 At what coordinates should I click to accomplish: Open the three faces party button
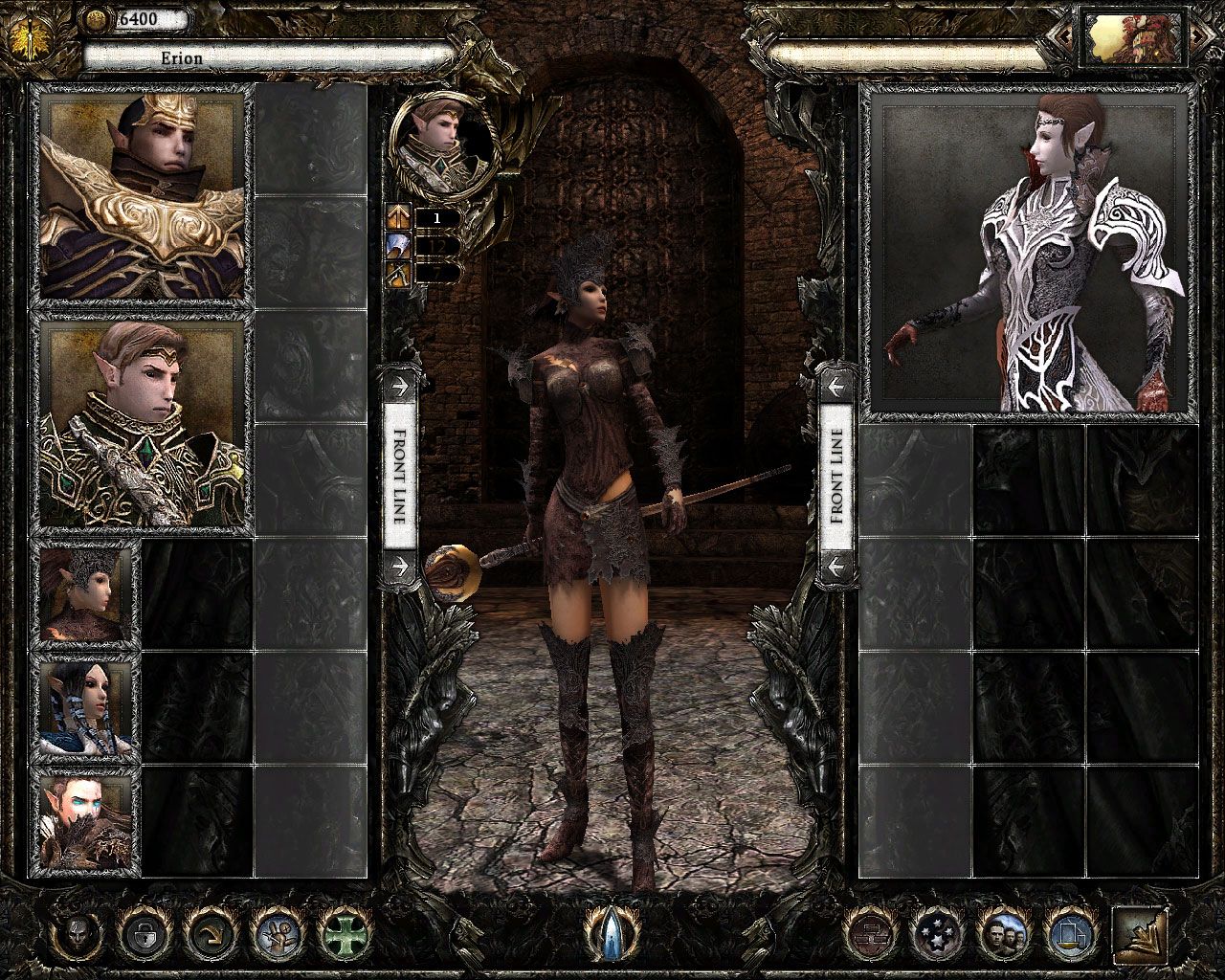(1001, 932)
